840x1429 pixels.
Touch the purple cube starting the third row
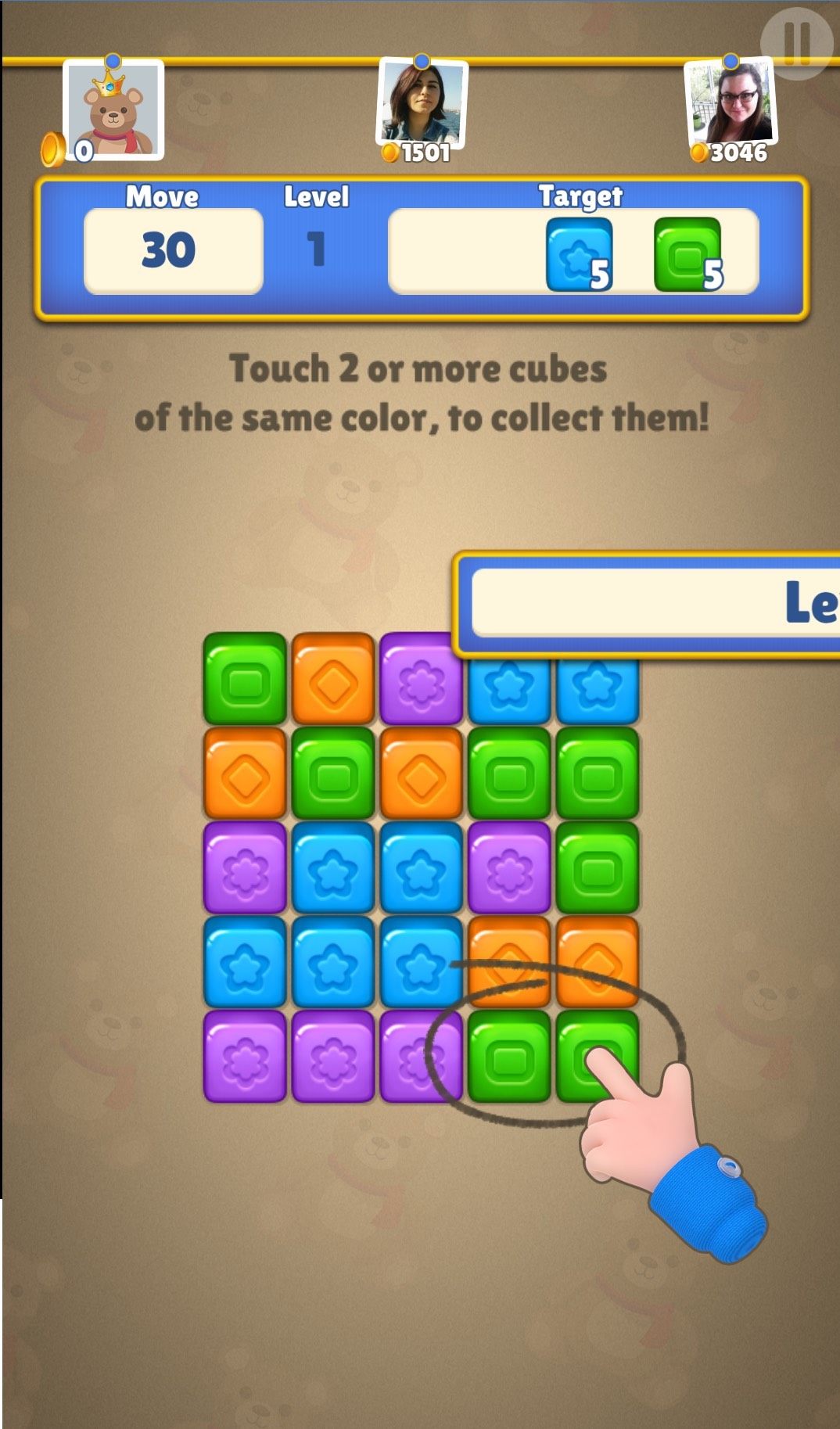(x=245, y=867)
